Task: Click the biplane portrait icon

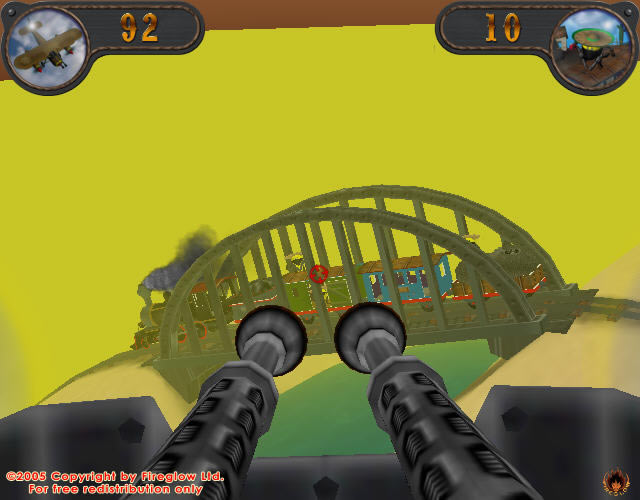Action: coord(44,44)
